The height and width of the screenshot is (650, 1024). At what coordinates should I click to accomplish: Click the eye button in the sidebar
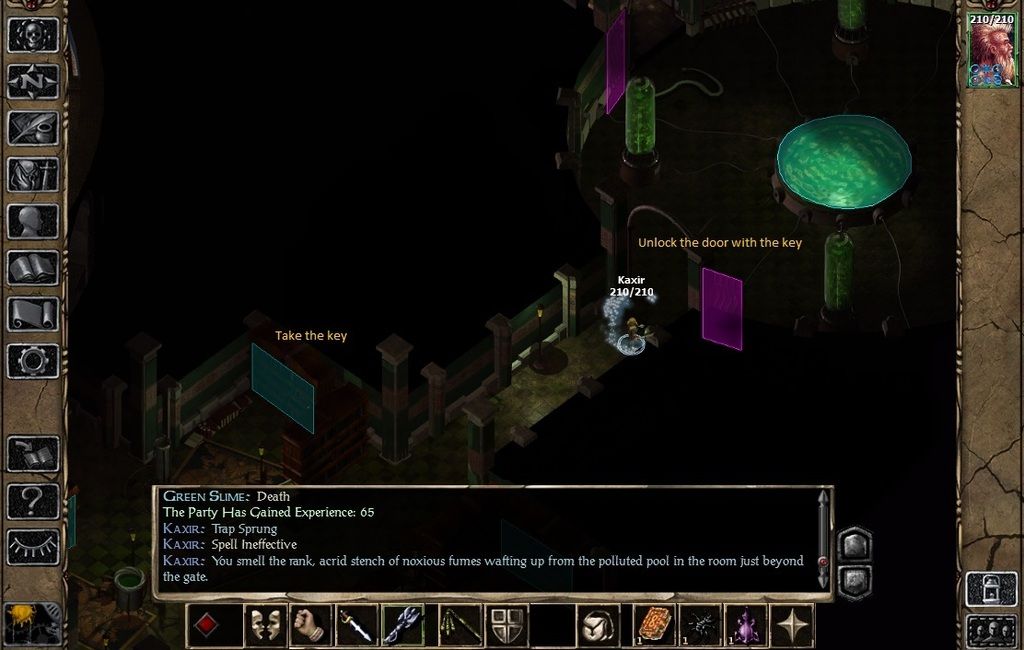tap(33, 546)
